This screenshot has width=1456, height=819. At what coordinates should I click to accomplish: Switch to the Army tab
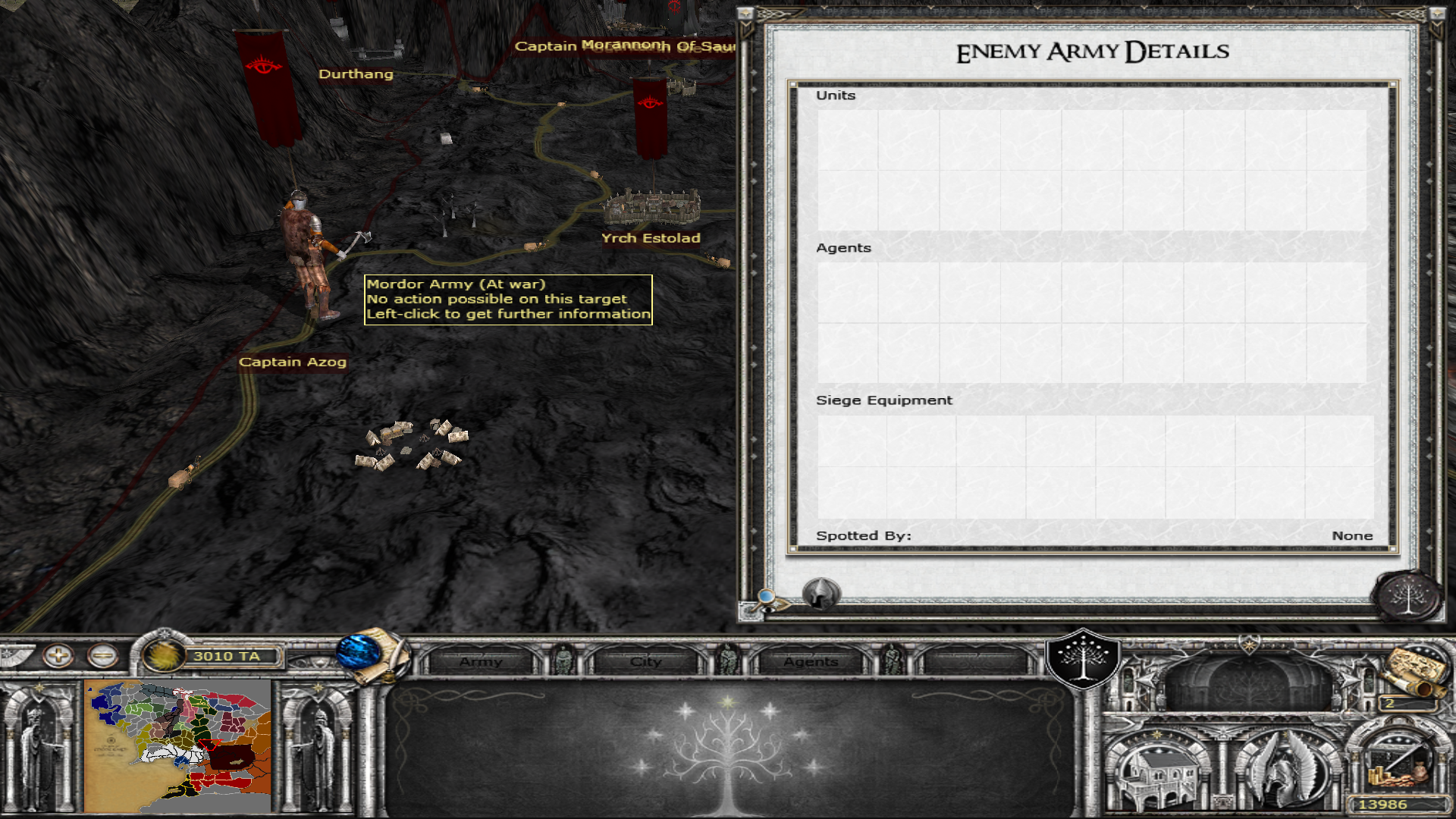[481, 661]
